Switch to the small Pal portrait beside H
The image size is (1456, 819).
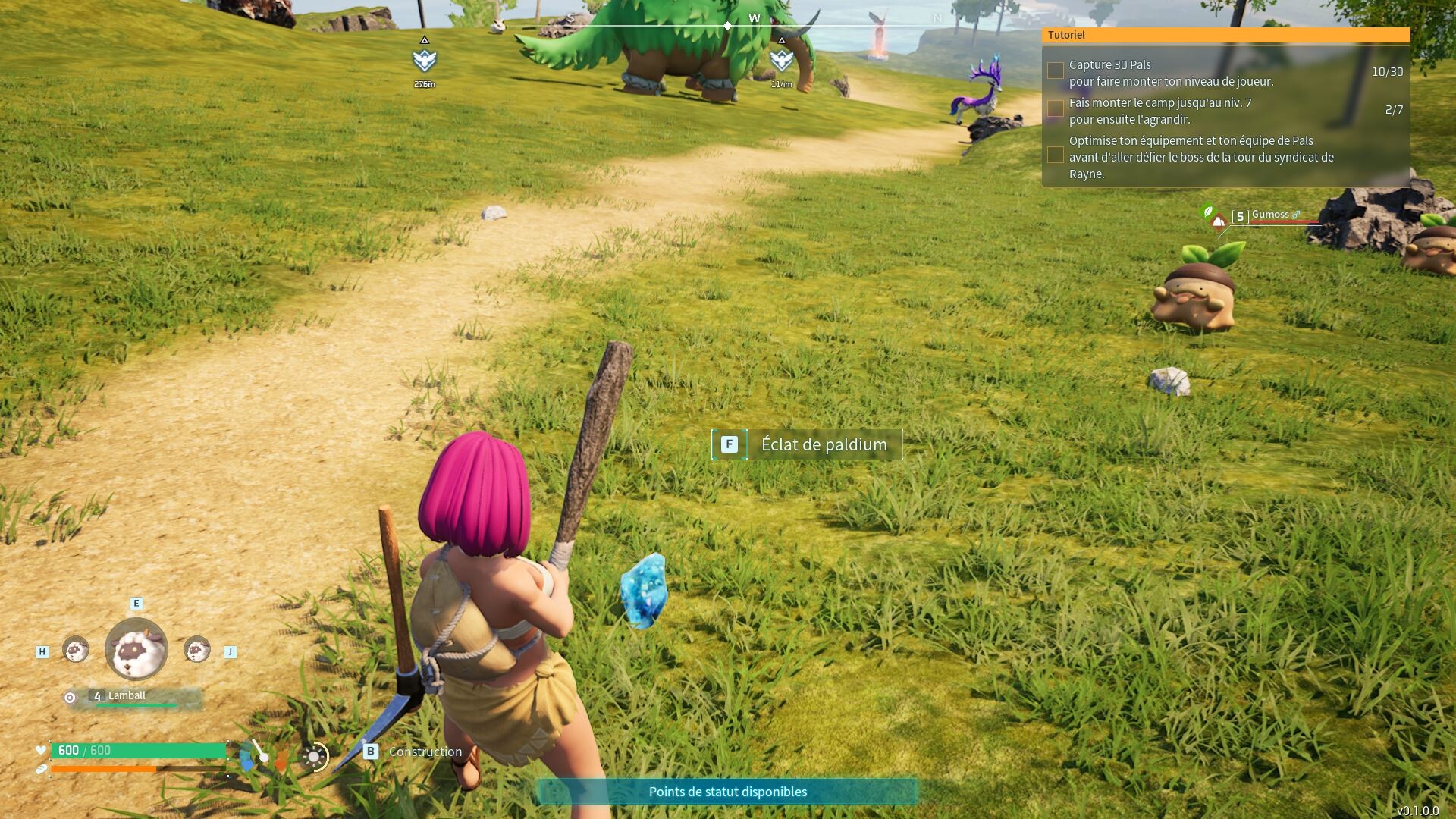(x=75, y=649)
